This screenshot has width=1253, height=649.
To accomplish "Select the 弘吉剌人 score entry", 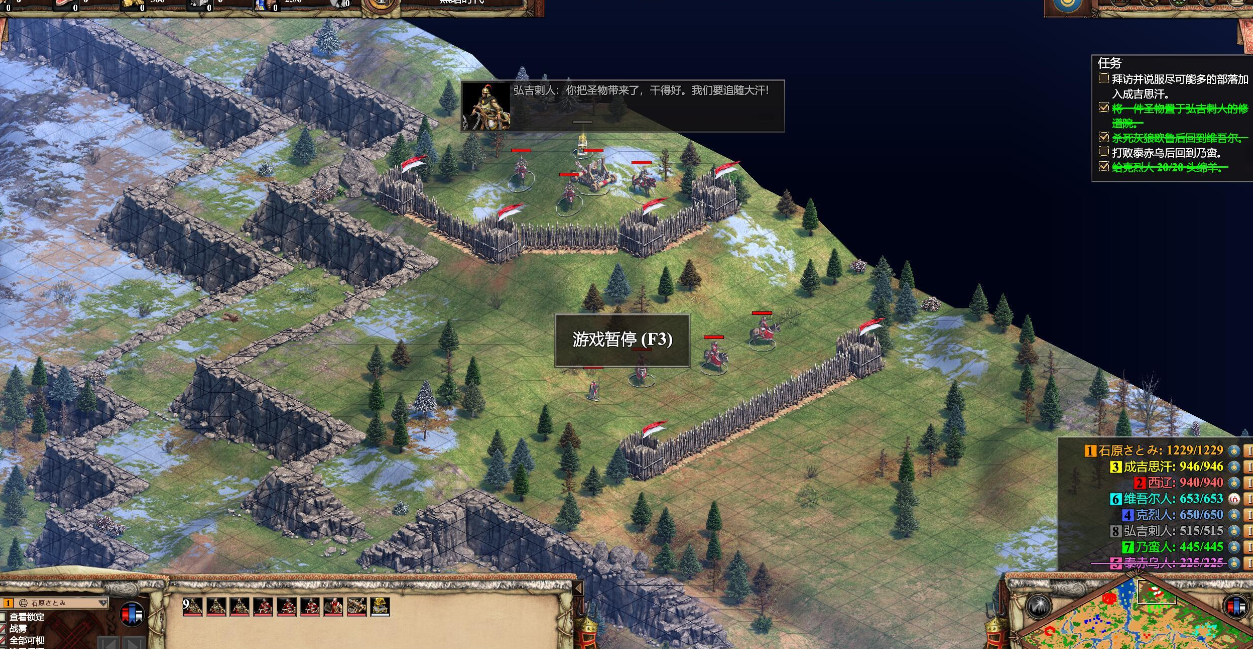I will (x=1165, y=531).
